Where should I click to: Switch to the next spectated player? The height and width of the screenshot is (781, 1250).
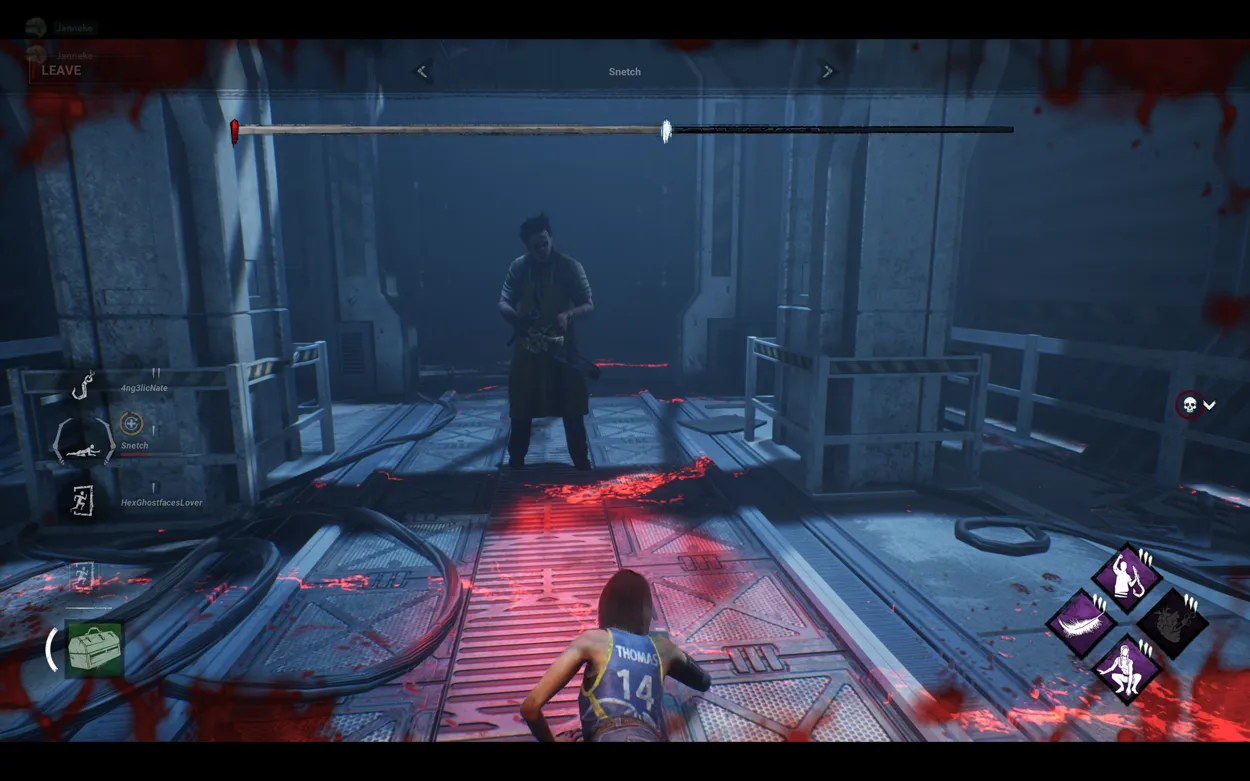pyautogui.click(x=827, y=72)
